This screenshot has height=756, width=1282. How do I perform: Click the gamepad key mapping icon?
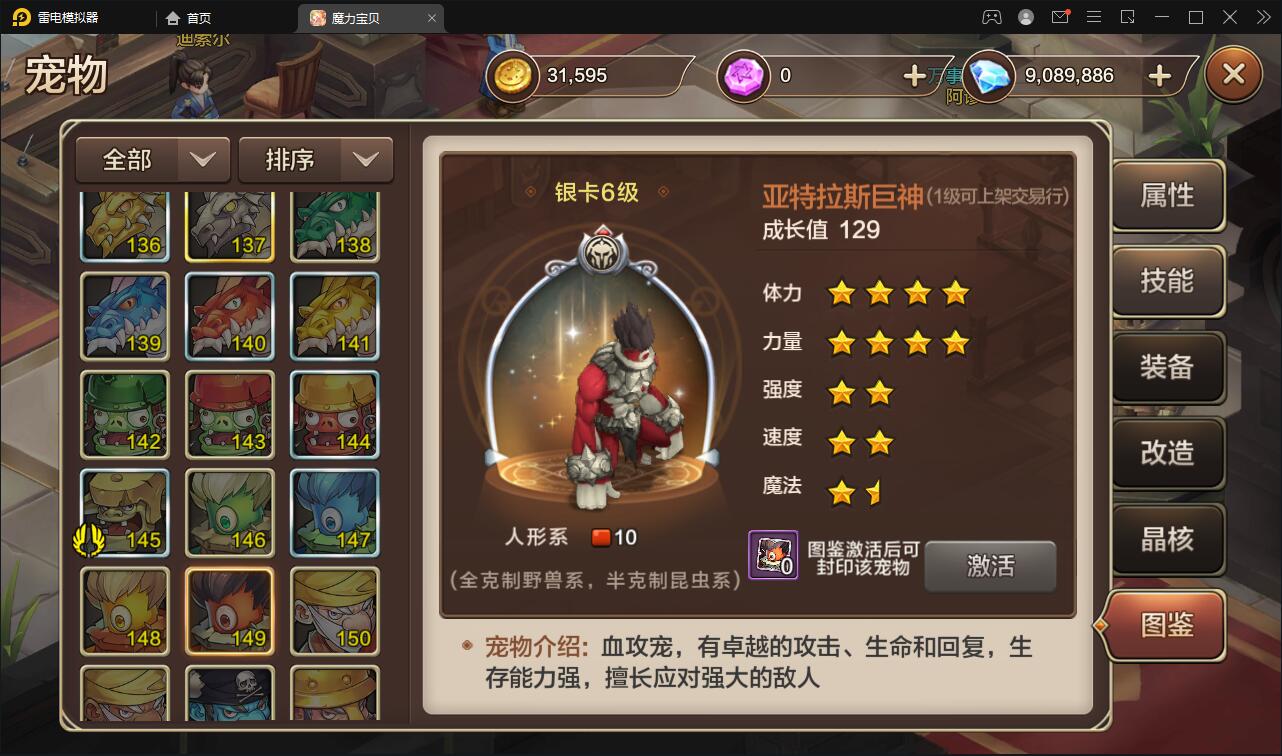pos(992,17)
